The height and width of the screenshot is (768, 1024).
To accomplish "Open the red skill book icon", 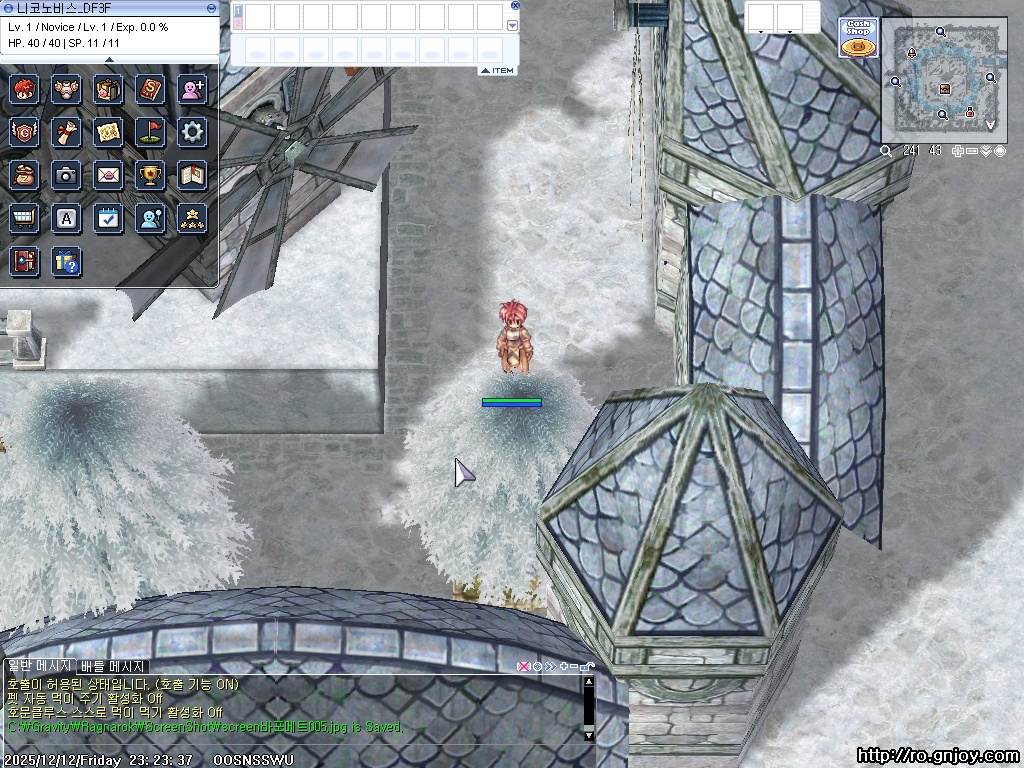I will click(x=150, y=89).
